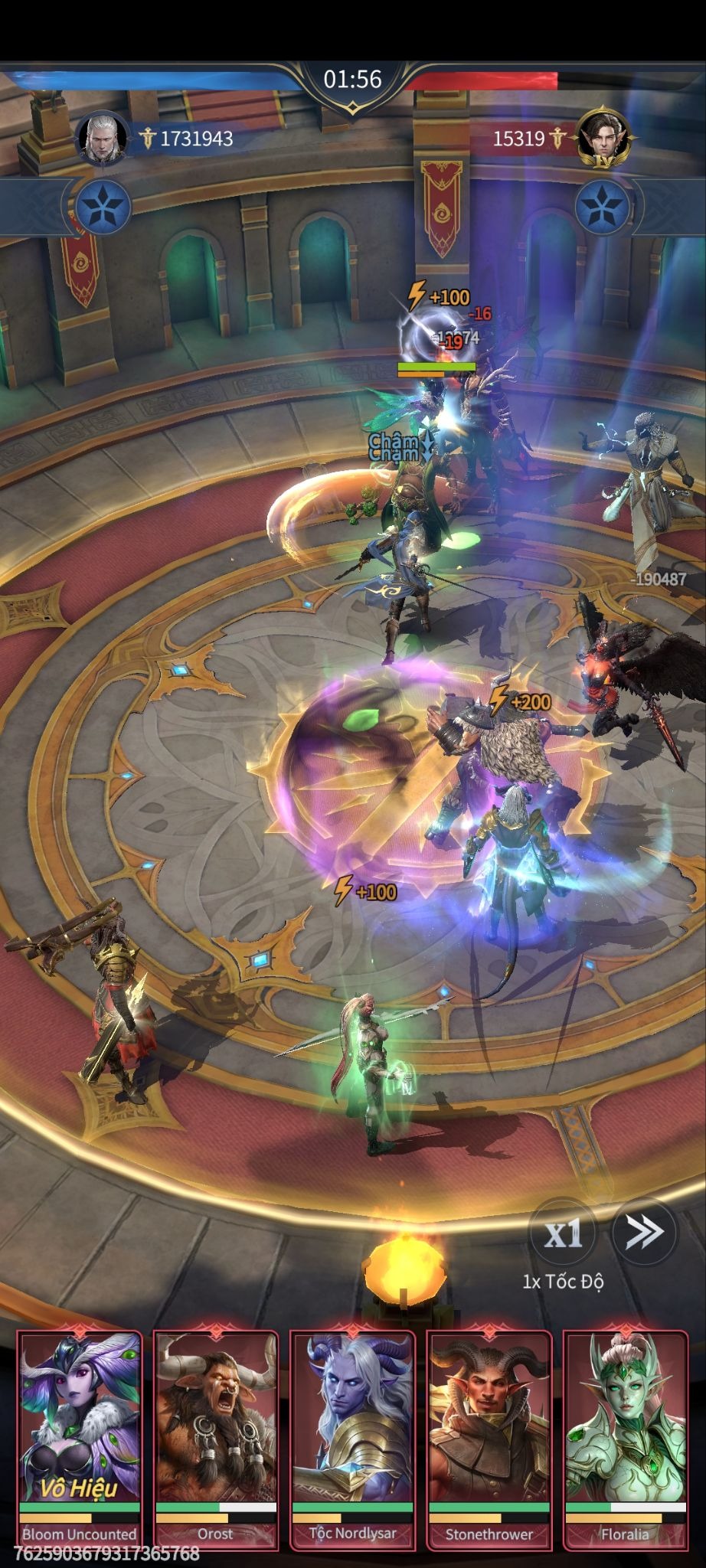This screenshot has height=1568, width=706.
Task: Open the left team's star formation emblem
Action: tap(103, 207)
